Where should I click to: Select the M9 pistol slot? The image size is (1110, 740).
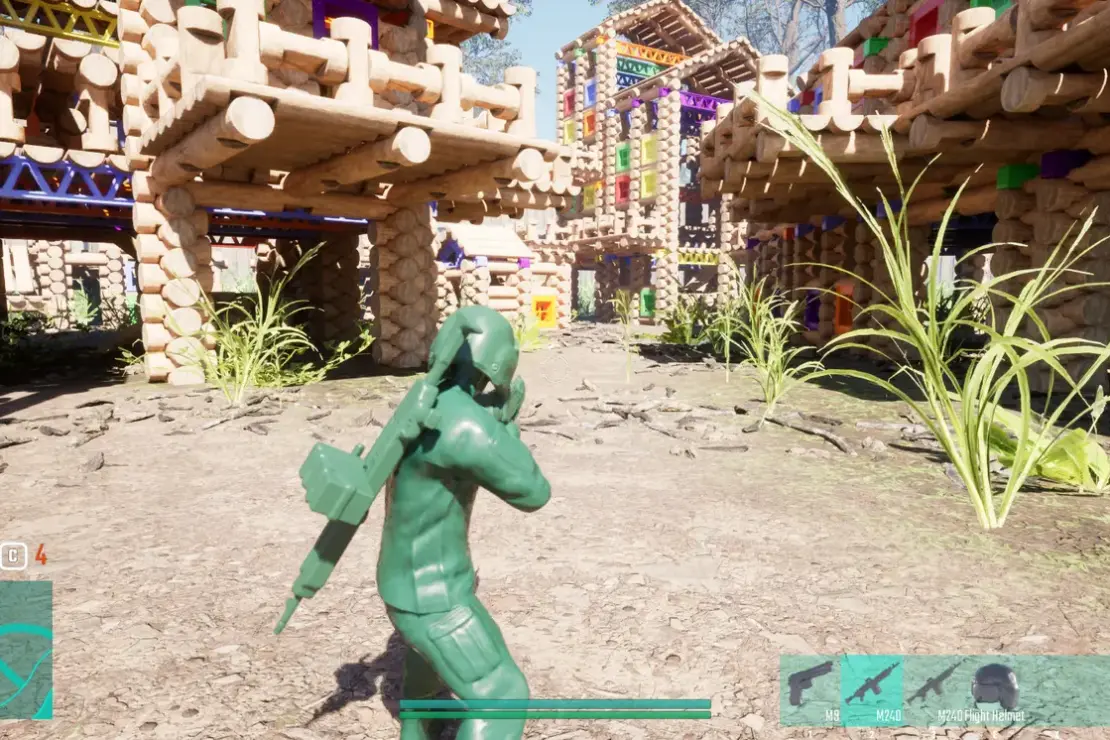pos(810,688)
